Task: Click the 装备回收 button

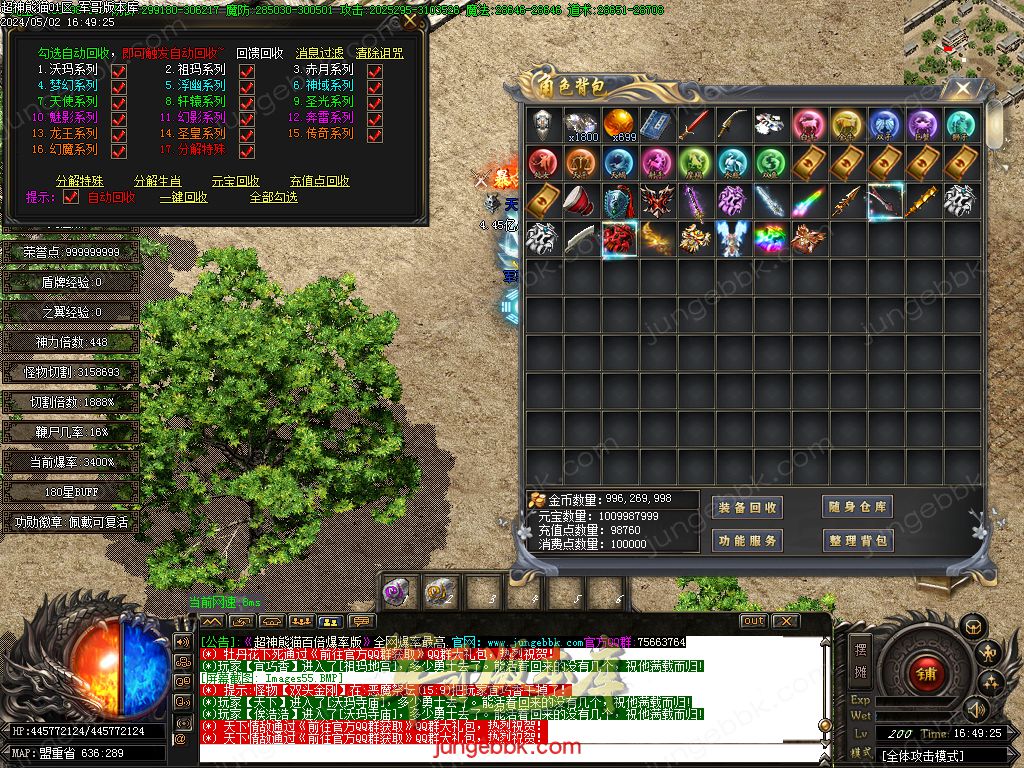Action: point(748,508)
